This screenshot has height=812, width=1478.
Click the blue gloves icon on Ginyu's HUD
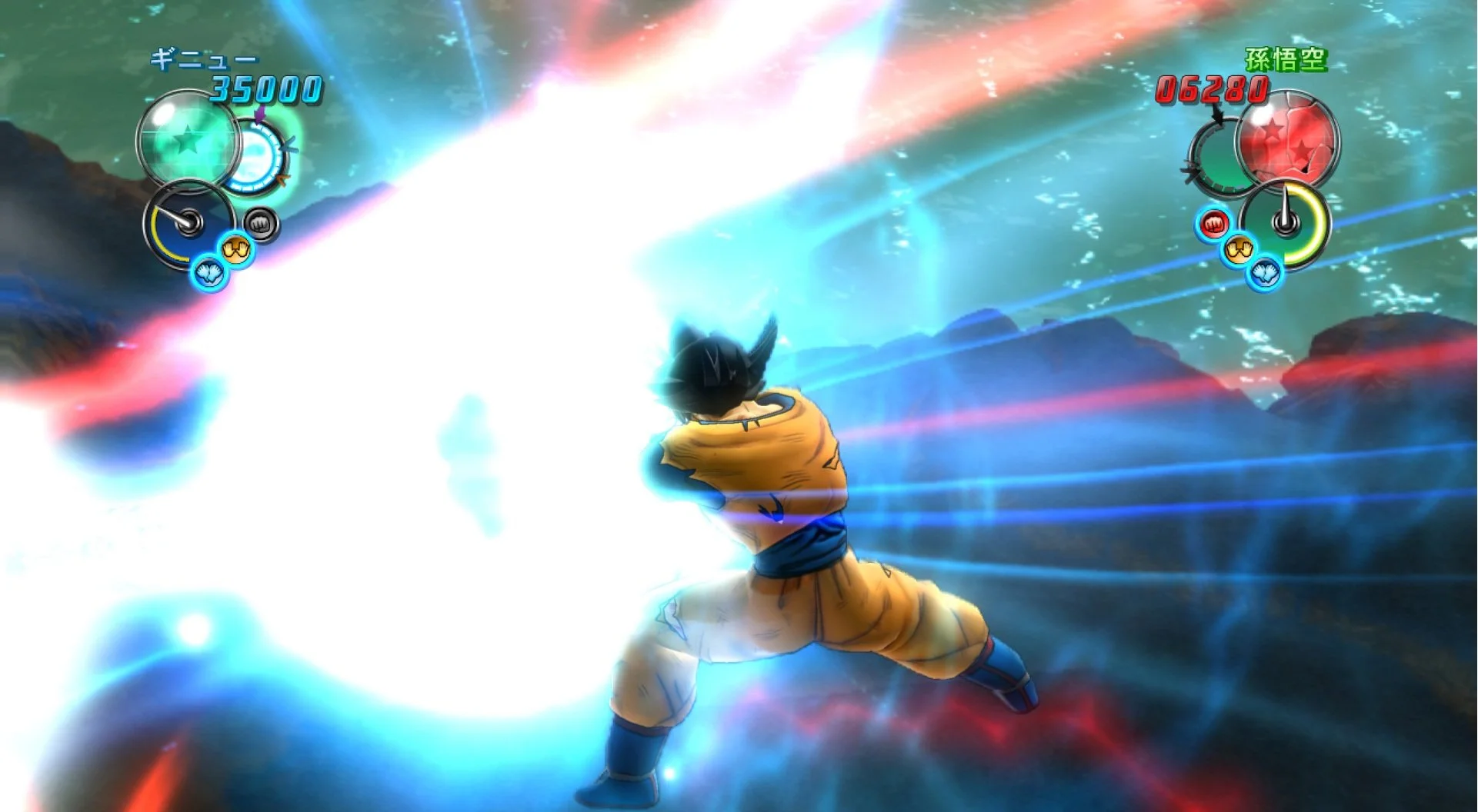[x=207, y=272]
